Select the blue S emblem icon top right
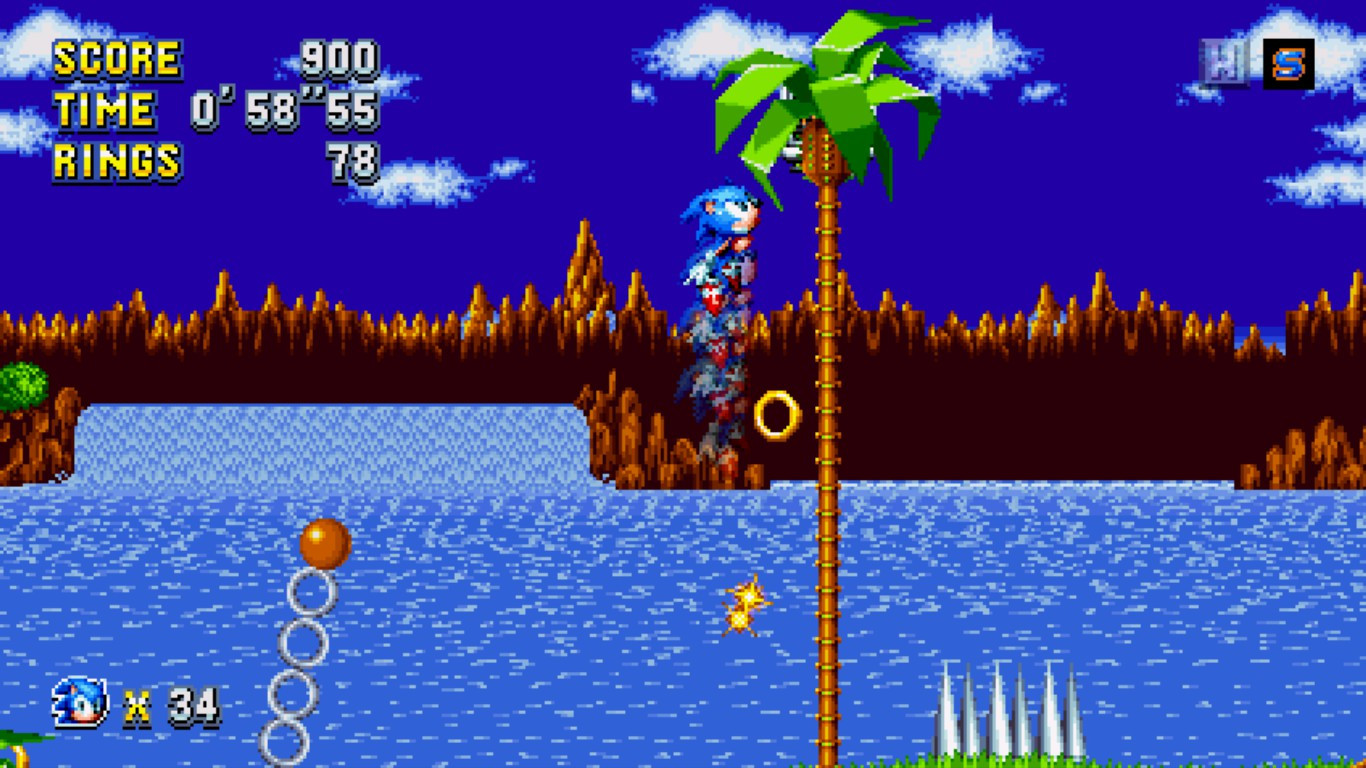The height and width of the screenshot is (768, 1366). pos(1290,62)
